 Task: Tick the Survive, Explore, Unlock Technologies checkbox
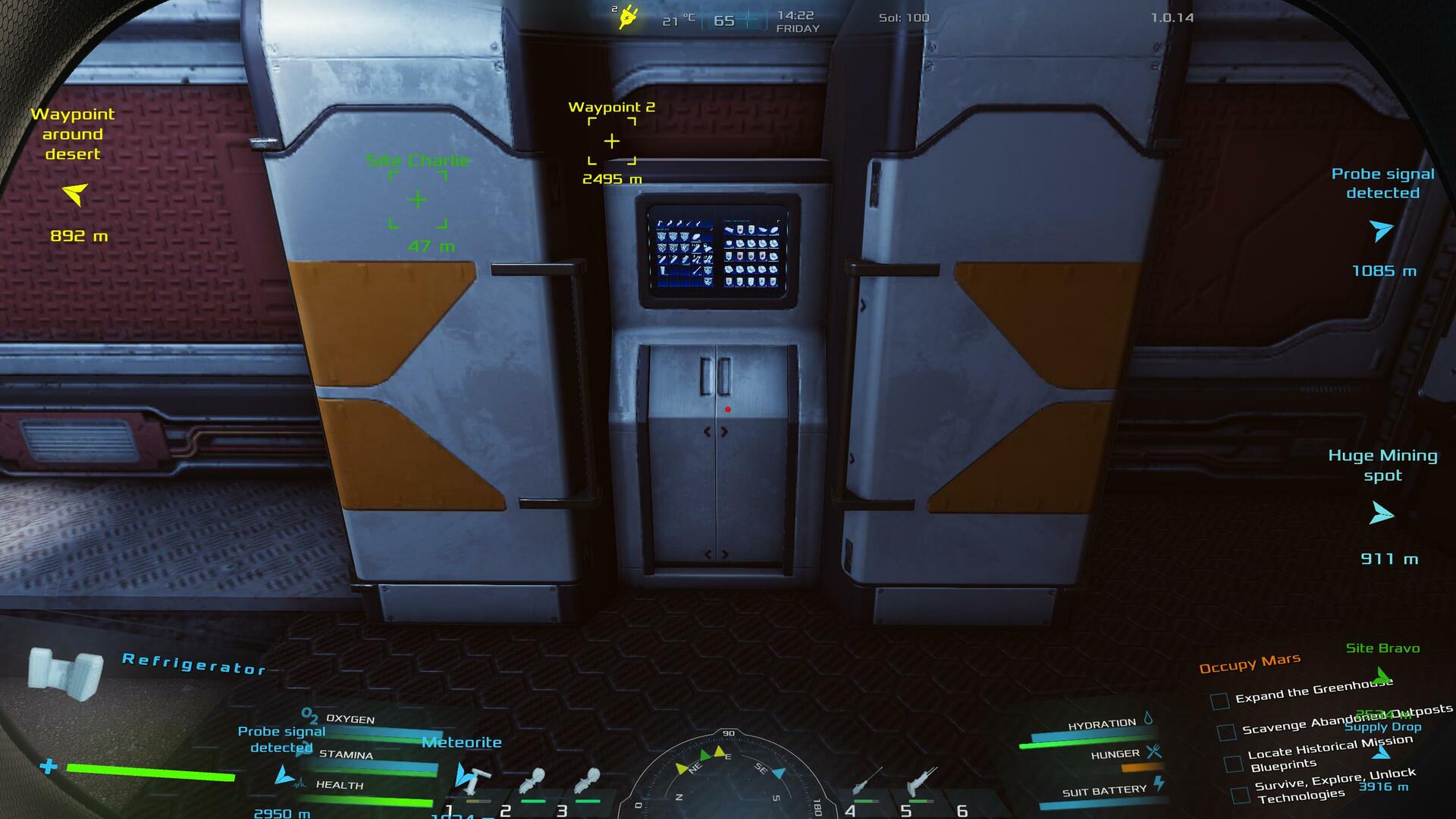click(1240, 795)
